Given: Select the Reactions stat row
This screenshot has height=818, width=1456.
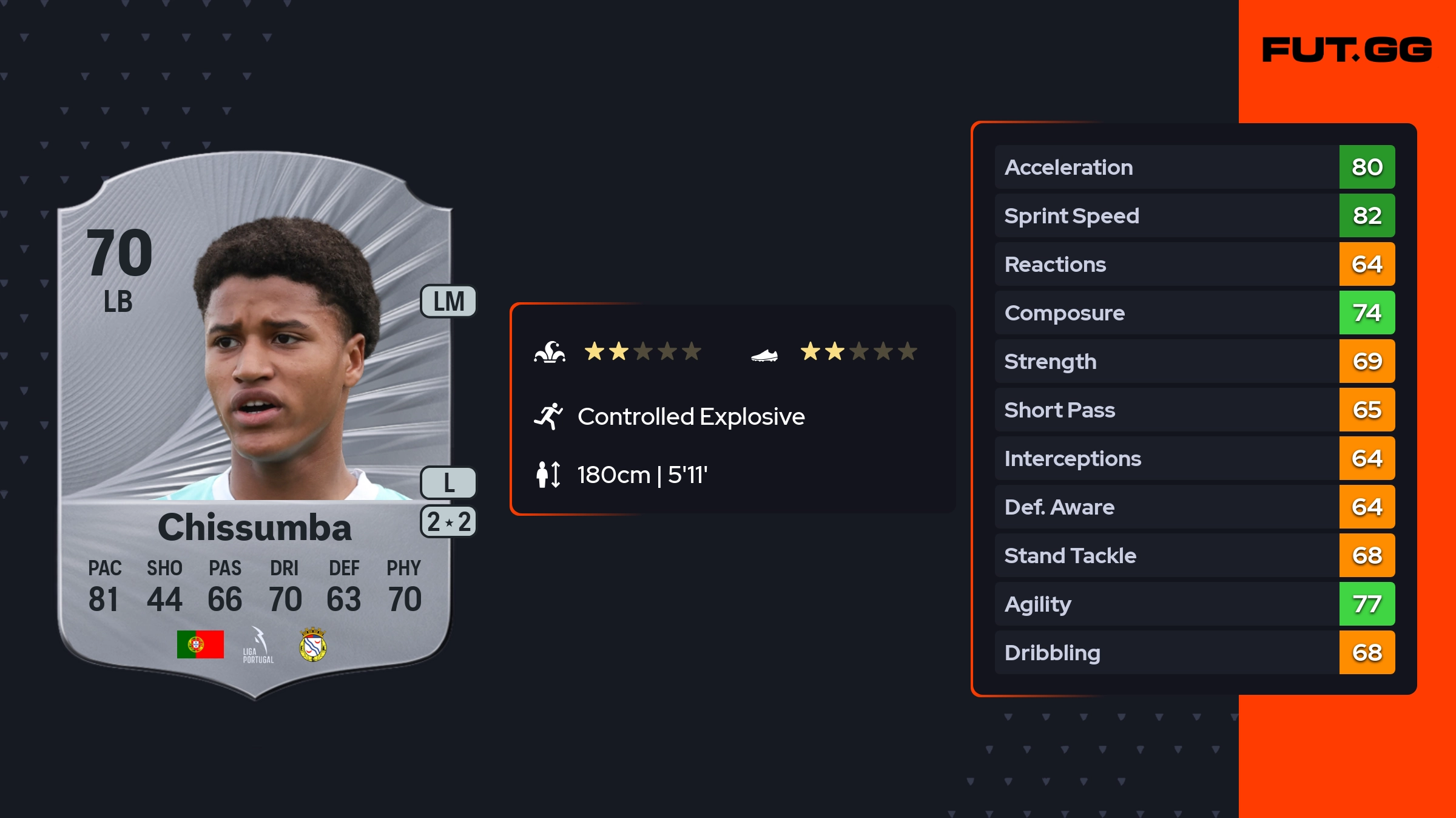Looking at the screenshot, I should [1194, 265].
